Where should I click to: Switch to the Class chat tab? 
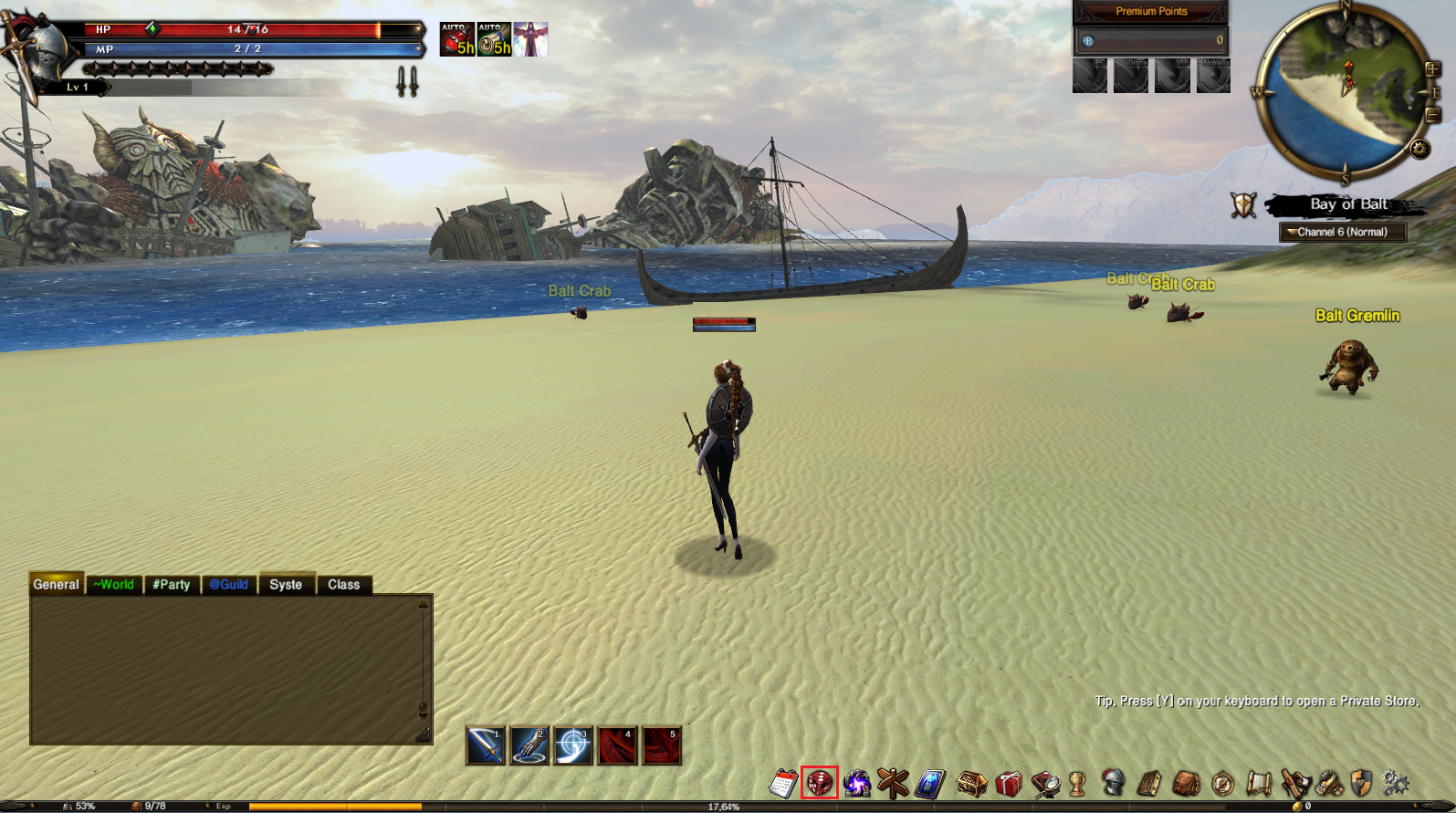[343, 585]
